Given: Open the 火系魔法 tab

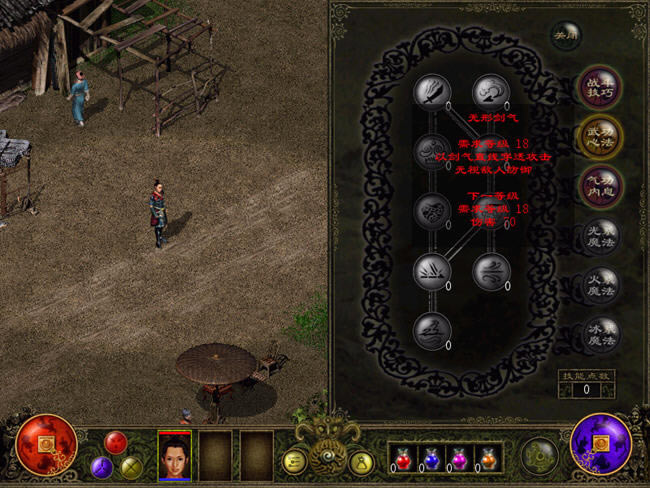Looking at the screenshot, I should (601, 284).
